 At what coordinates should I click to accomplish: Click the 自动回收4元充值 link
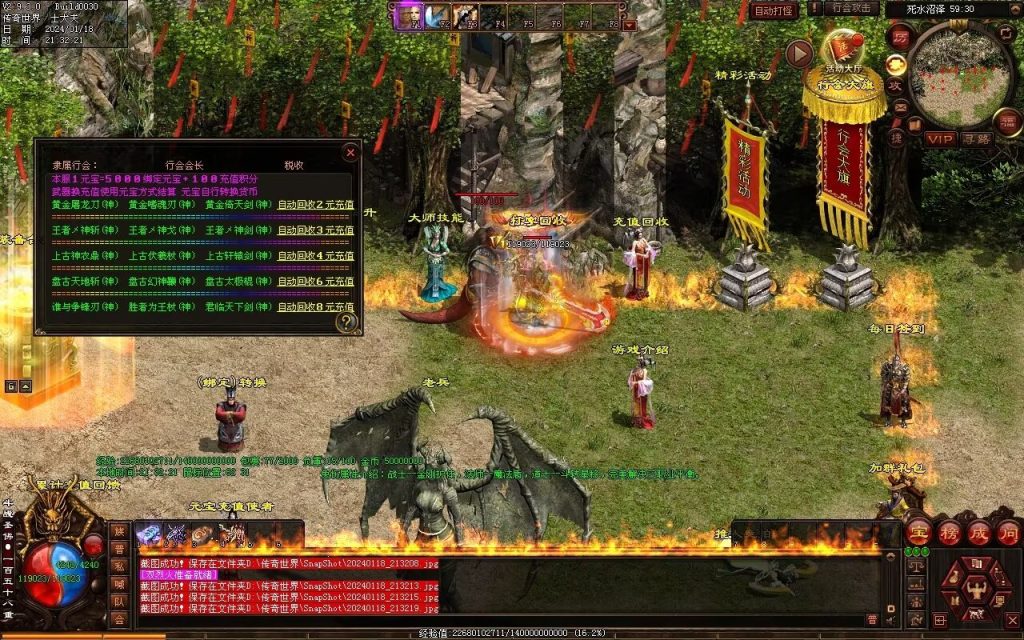pyautogui.click(x=315, y=256)
